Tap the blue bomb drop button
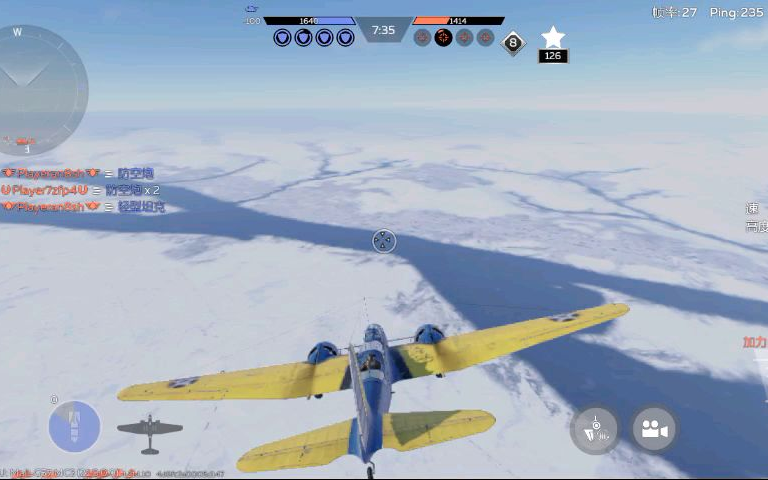This screenshot has height=480, width=768. (74, 427)
